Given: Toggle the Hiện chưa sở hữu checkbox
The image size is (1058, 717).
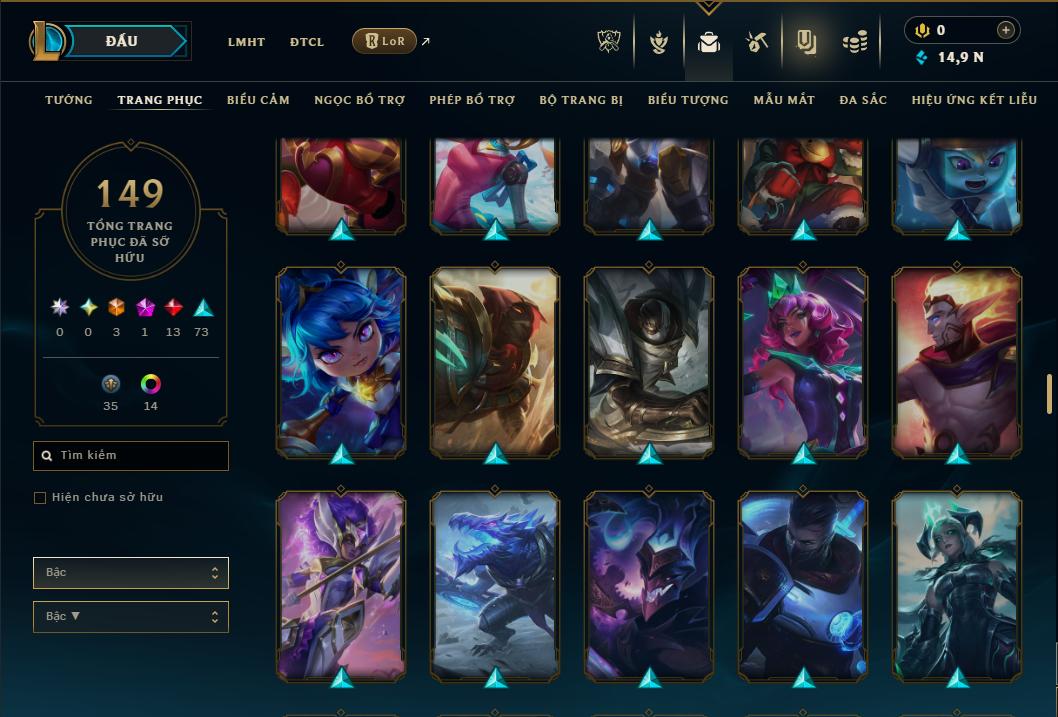Looking at the screenshot, I should click(40, 498).
